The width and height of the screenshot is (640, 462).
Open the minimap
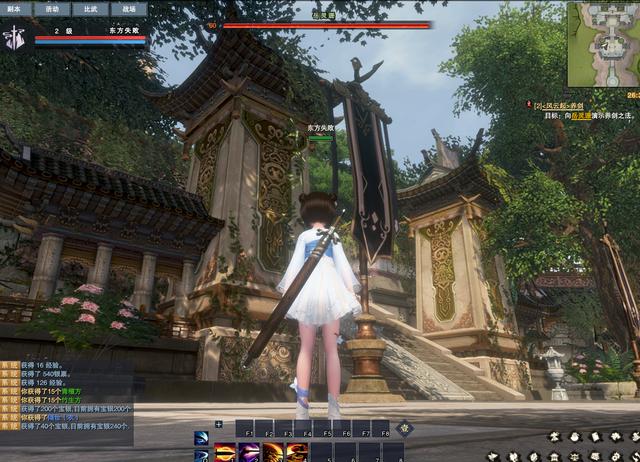[603, 44]
